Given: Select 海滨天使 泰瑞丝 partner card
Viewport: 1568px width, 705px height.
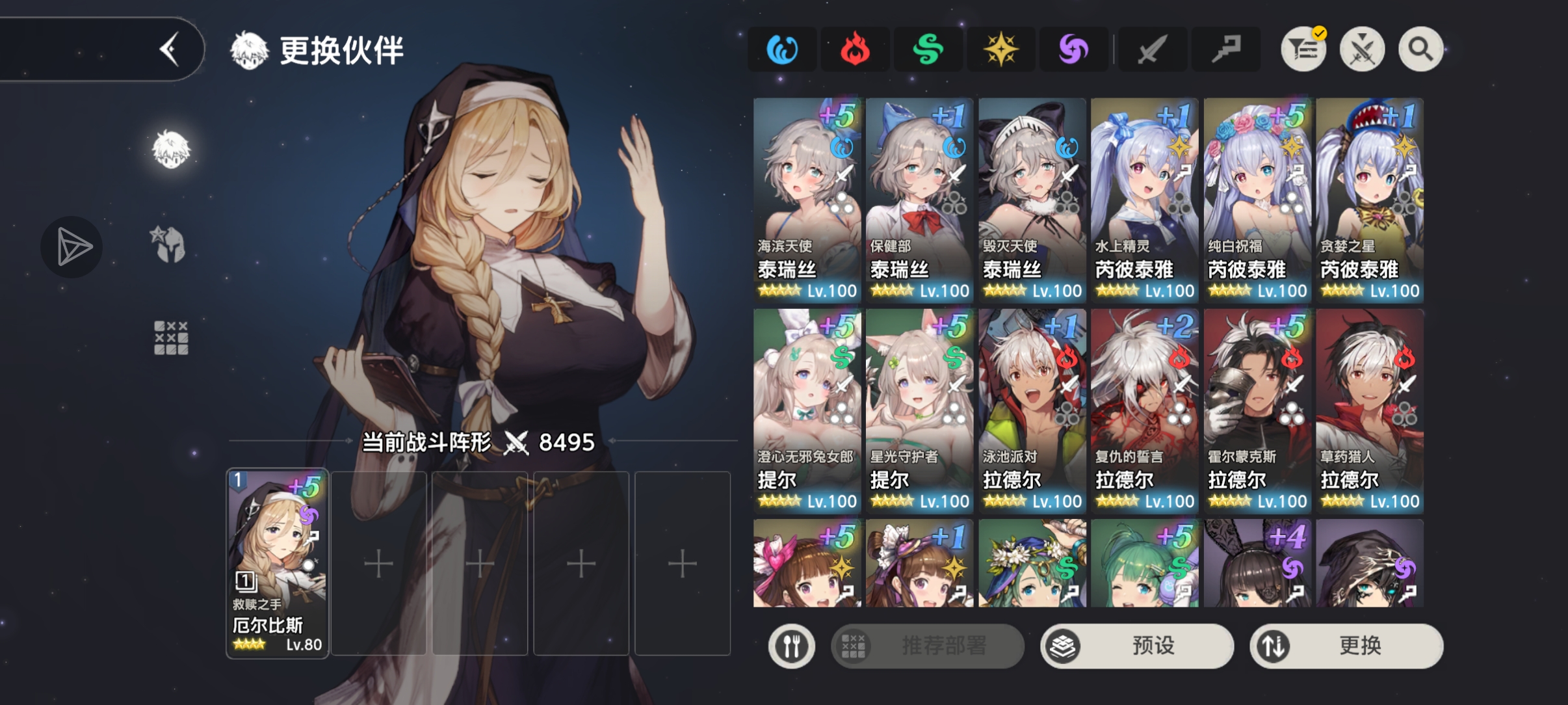Looking at the screenshot, I should click(807, 200).
